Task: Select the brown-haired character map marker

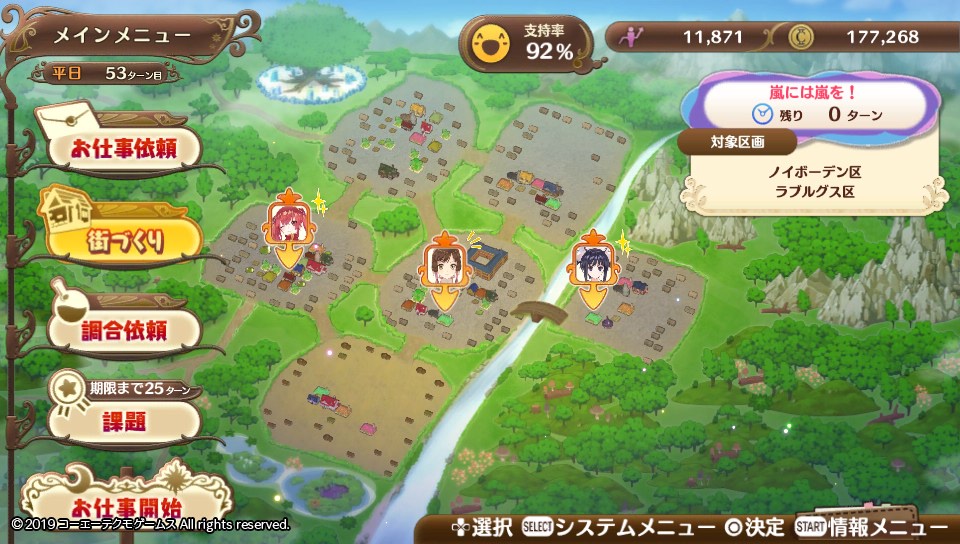Action: 442,265
